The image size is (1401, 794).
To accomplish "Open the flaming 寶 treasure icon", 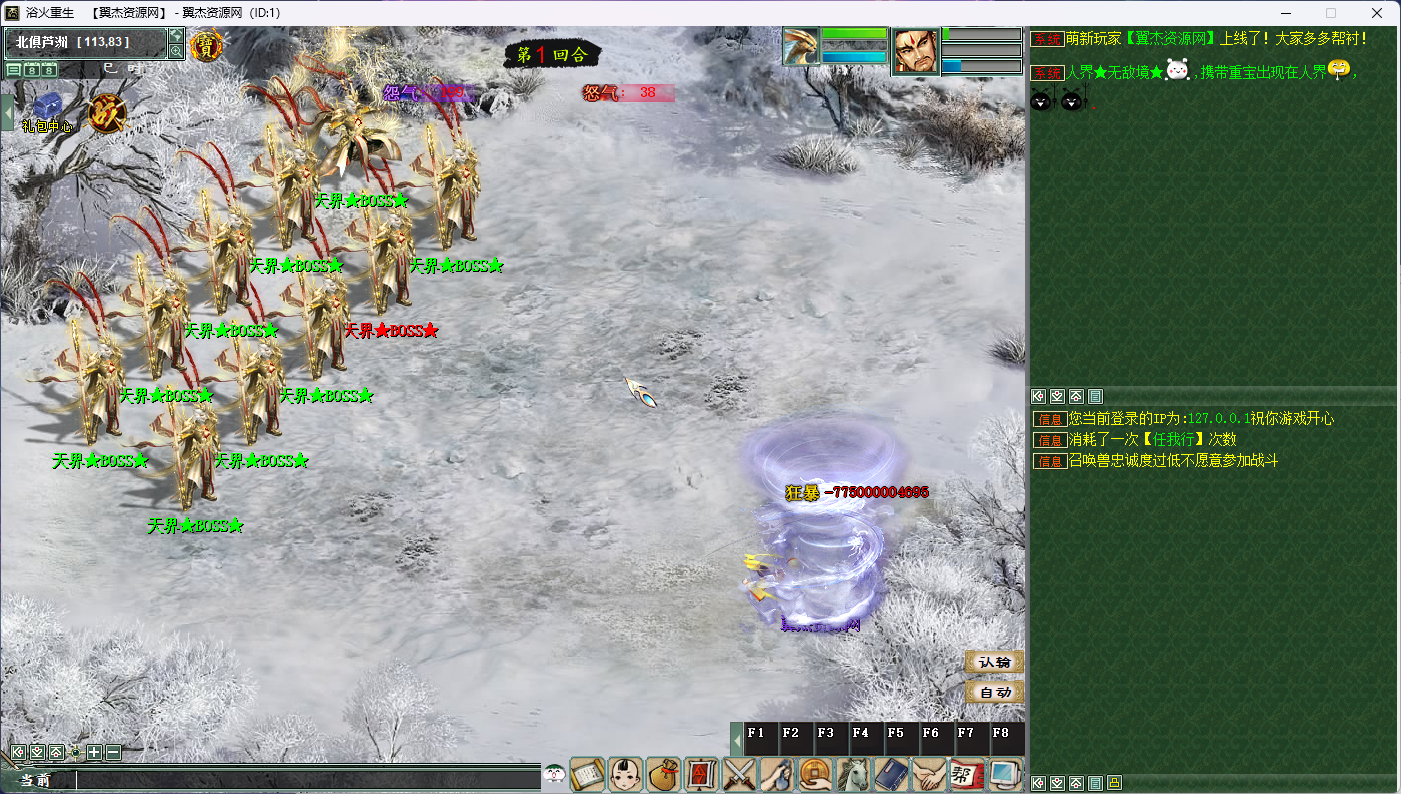I will click(x=206, y=46).
